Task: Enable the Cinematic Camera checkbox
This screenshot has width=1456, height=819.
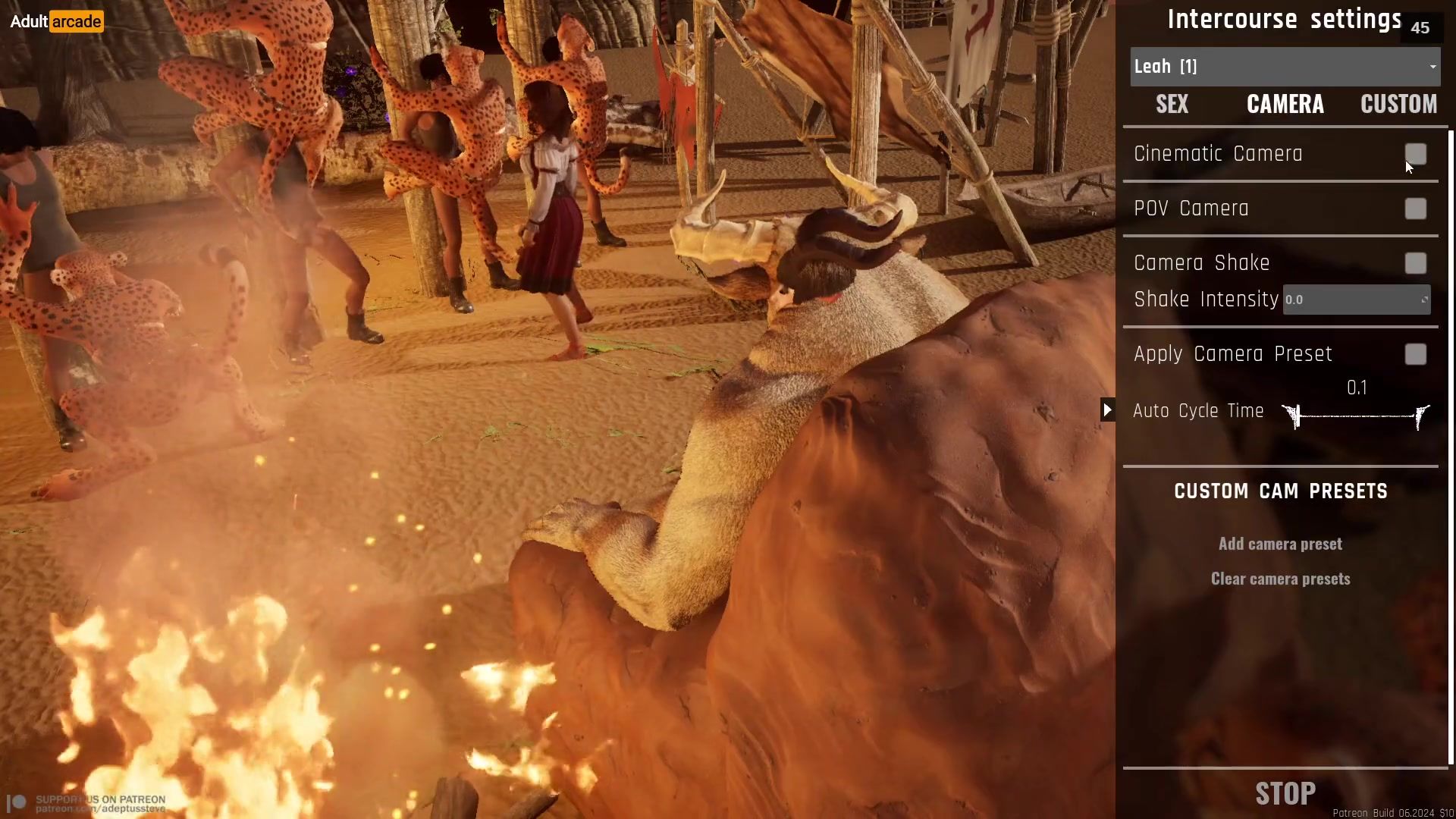Action: coord(1415,154)
